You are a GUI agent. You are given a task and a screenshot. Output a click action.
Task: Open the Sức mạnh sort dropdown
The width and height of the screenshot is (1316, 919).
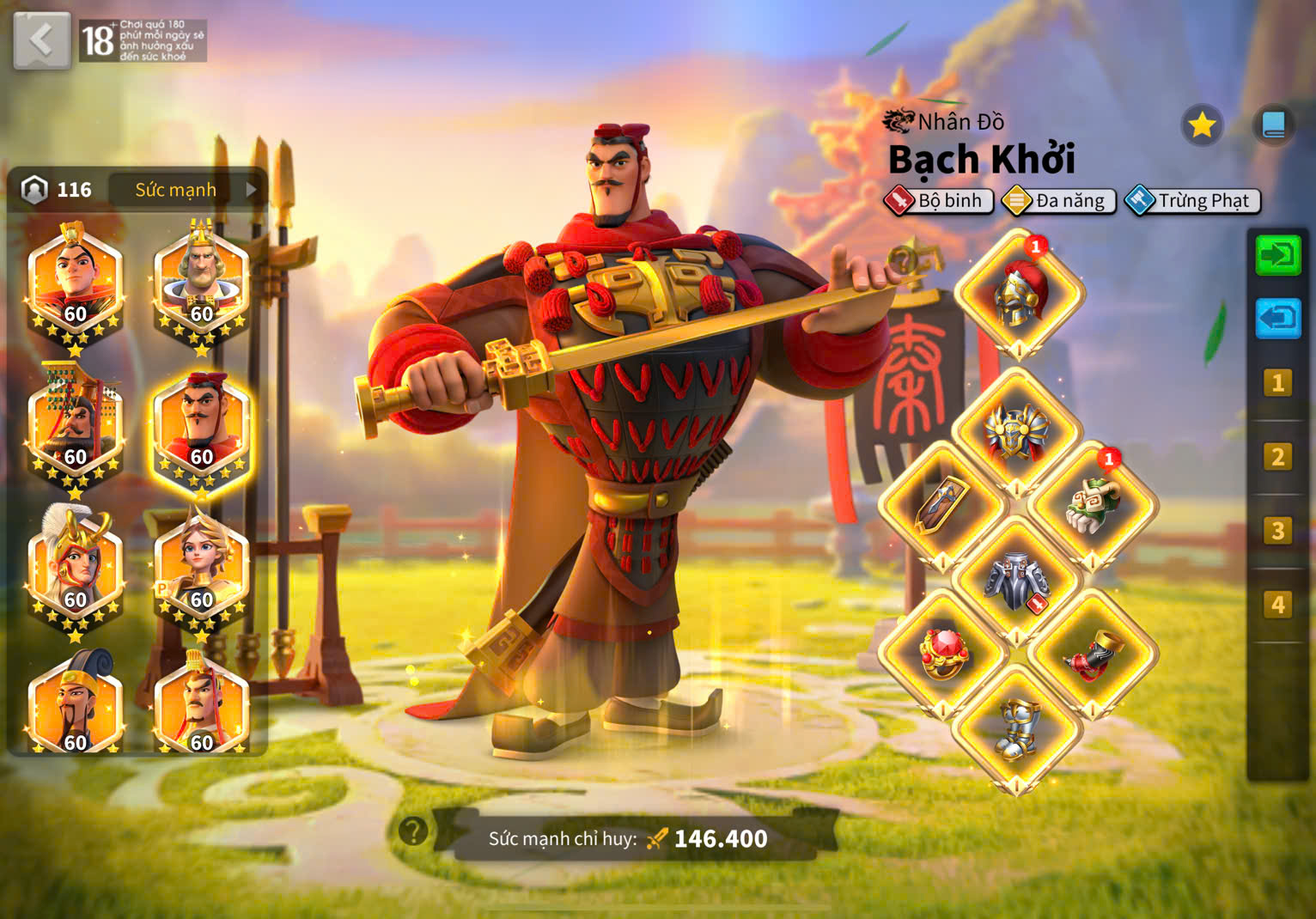(x=187, y=189)
